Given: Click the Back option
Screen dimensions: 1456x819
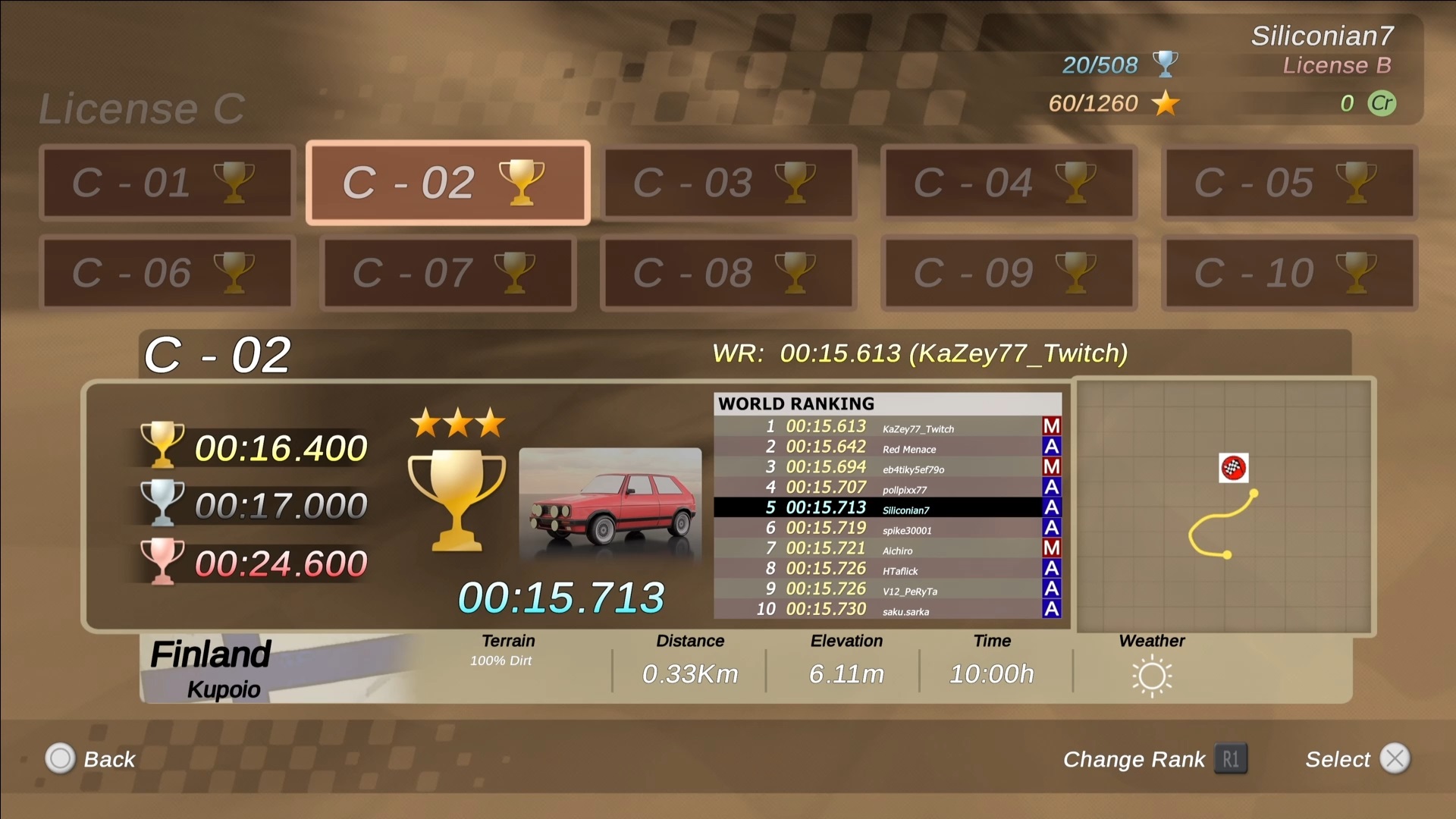Looking at the screenshot, I should tap(91, 759).
